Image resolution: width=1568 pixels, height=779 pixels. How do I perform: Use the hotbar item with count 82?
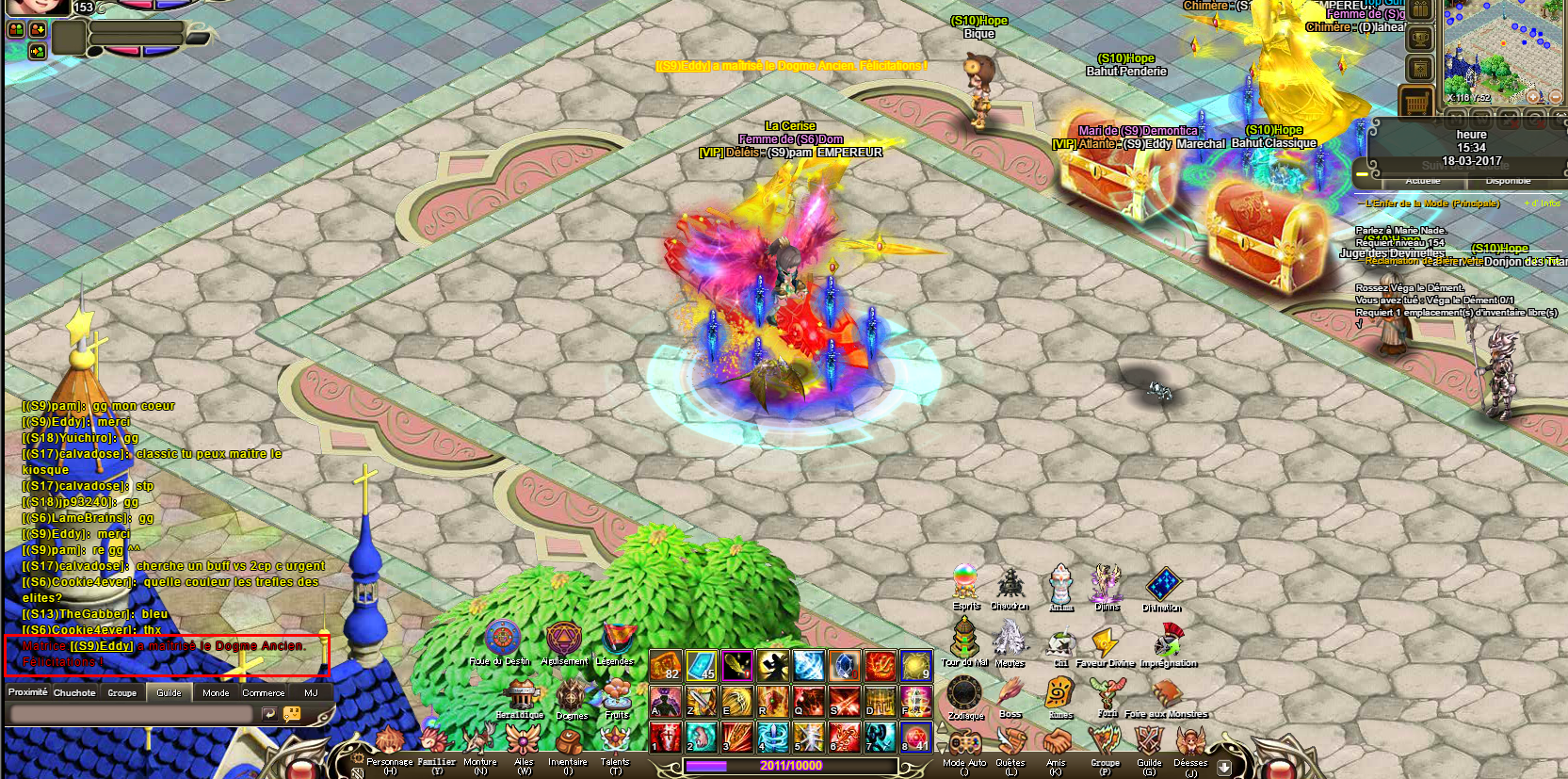click(x=666, y=666)
